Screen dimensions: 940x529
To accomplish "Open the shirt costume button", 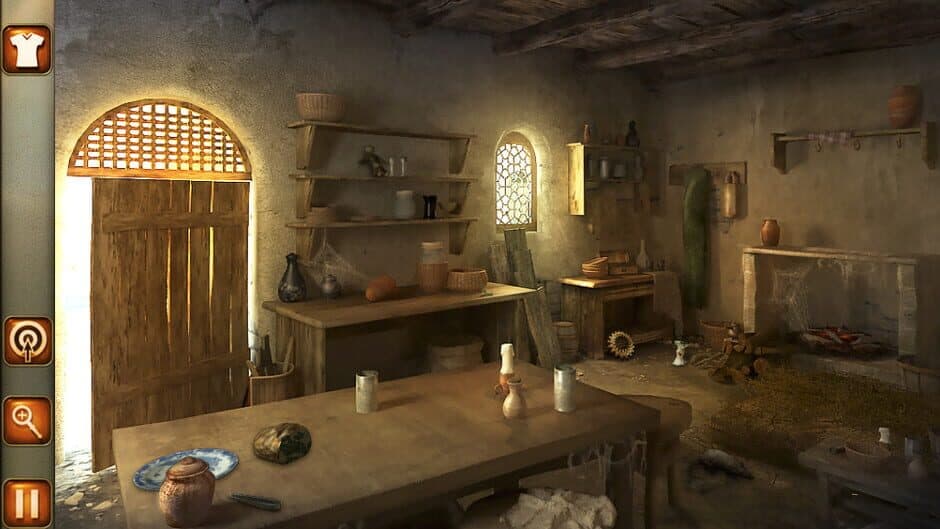I will (x=26, y=49).
